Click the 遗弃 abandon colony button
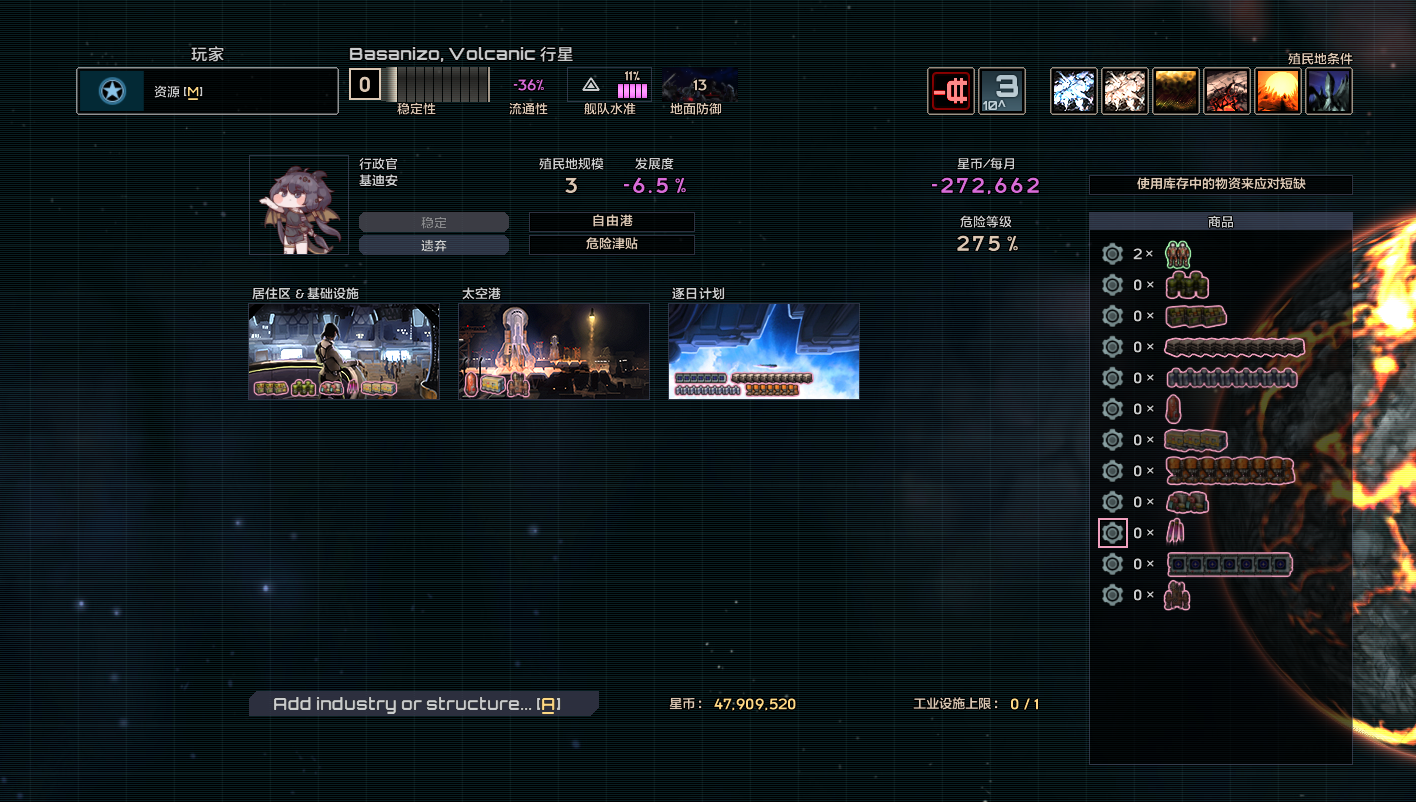The image size is (1416, 802). [433, 246]
